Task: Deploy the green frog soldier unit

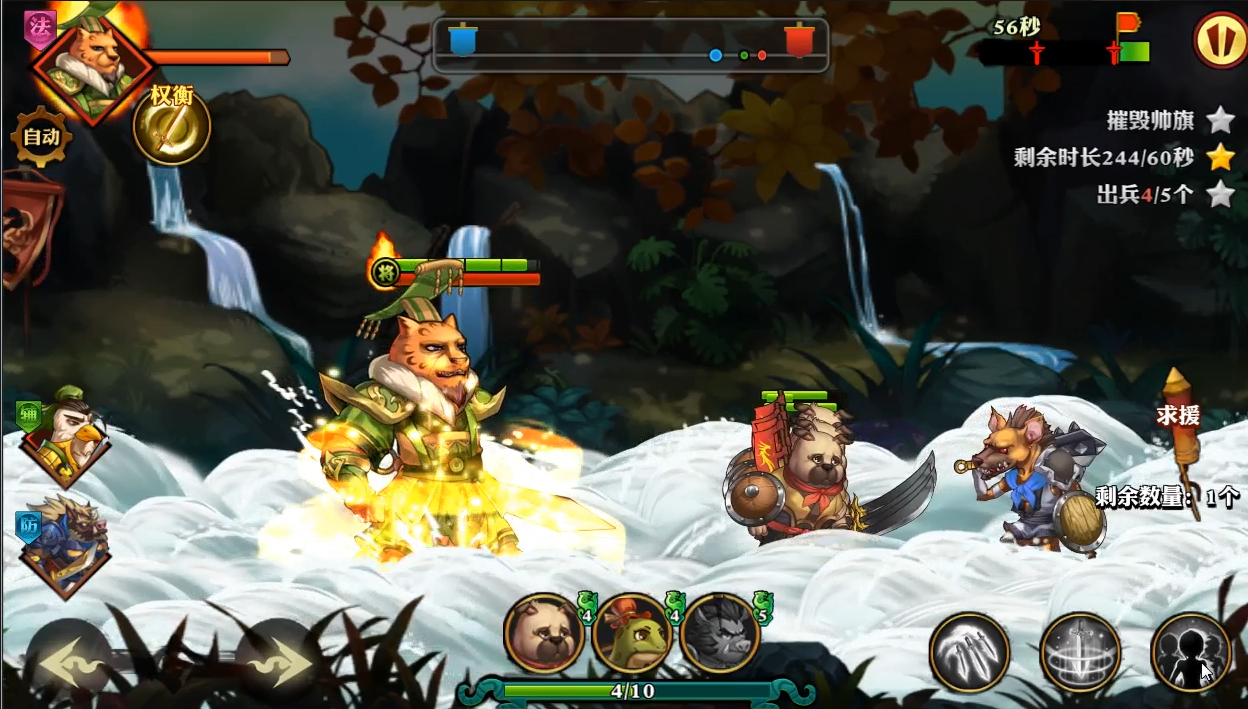Action: click(x=631, y=633)
